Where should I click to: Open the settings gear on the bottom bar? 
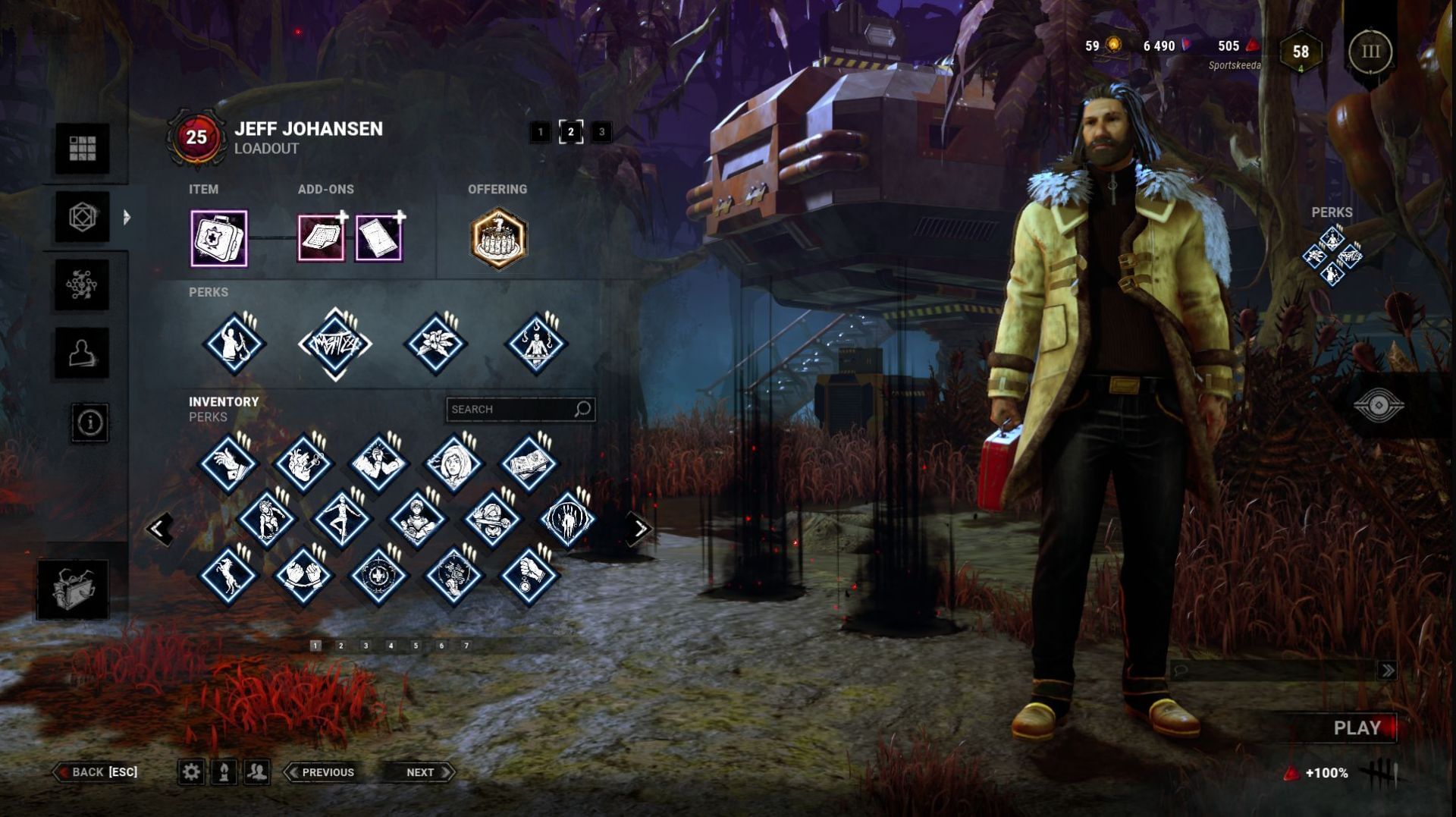(192, 772)
